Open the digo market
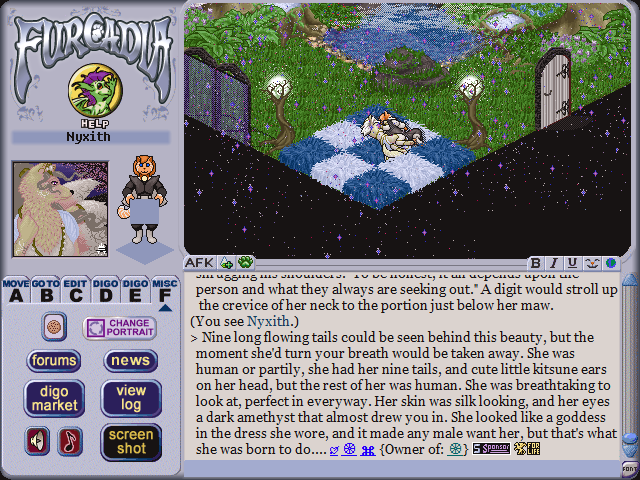The image size is (640, 480). tap(54, 398)
